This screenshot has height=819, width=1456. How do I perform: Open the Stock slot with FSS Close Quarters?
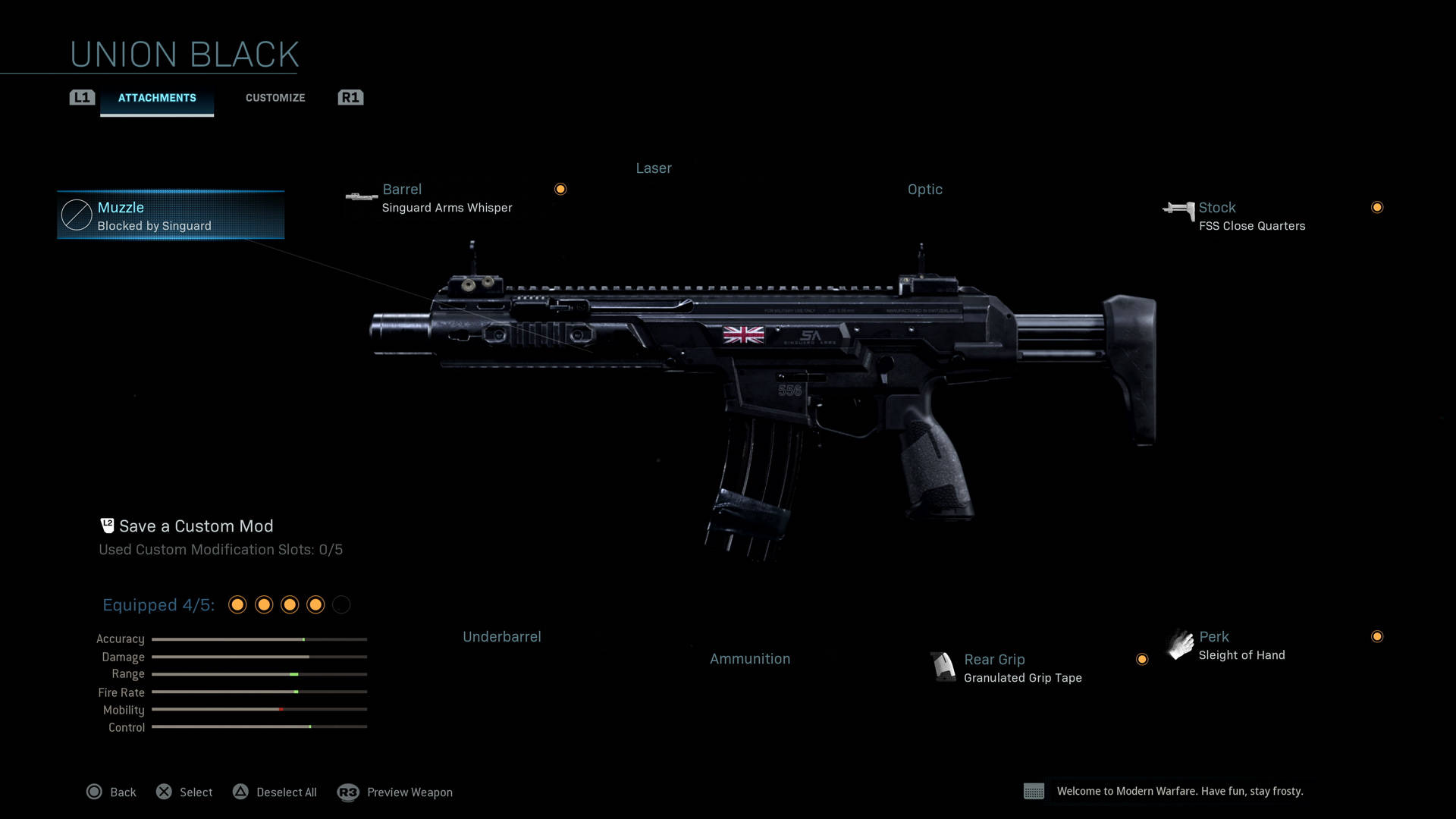pos(1251,216)
